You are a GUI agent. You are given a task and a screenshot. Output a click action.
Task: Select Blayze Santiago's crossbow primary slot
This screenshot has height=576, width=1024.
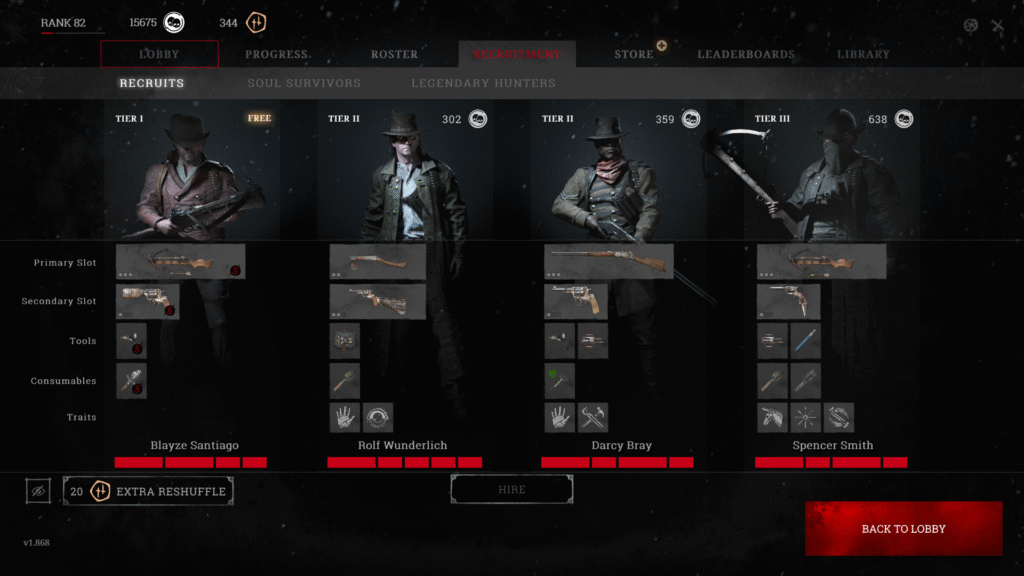click(180, 261)
